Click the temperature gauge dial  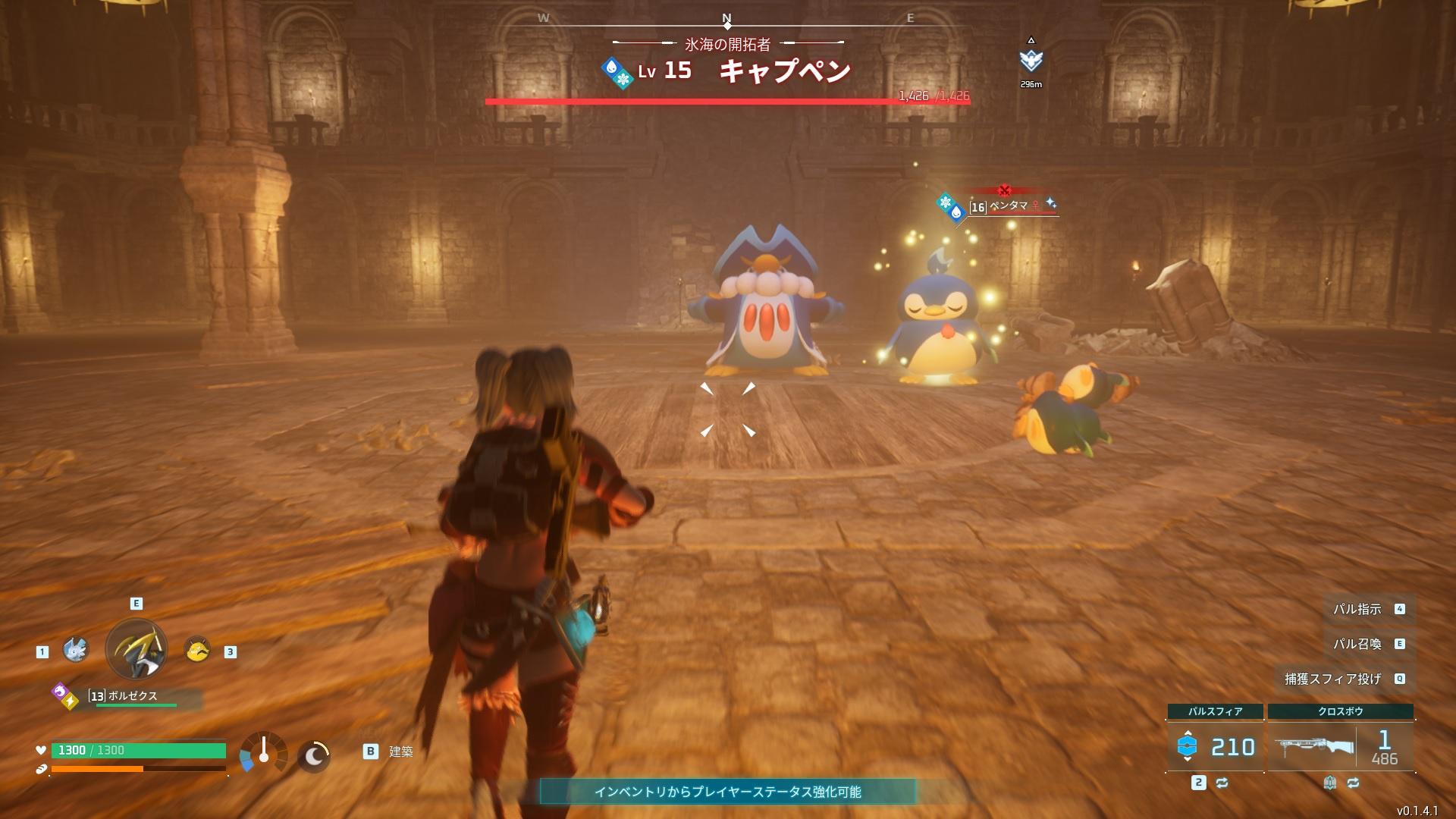coord(264,752)
